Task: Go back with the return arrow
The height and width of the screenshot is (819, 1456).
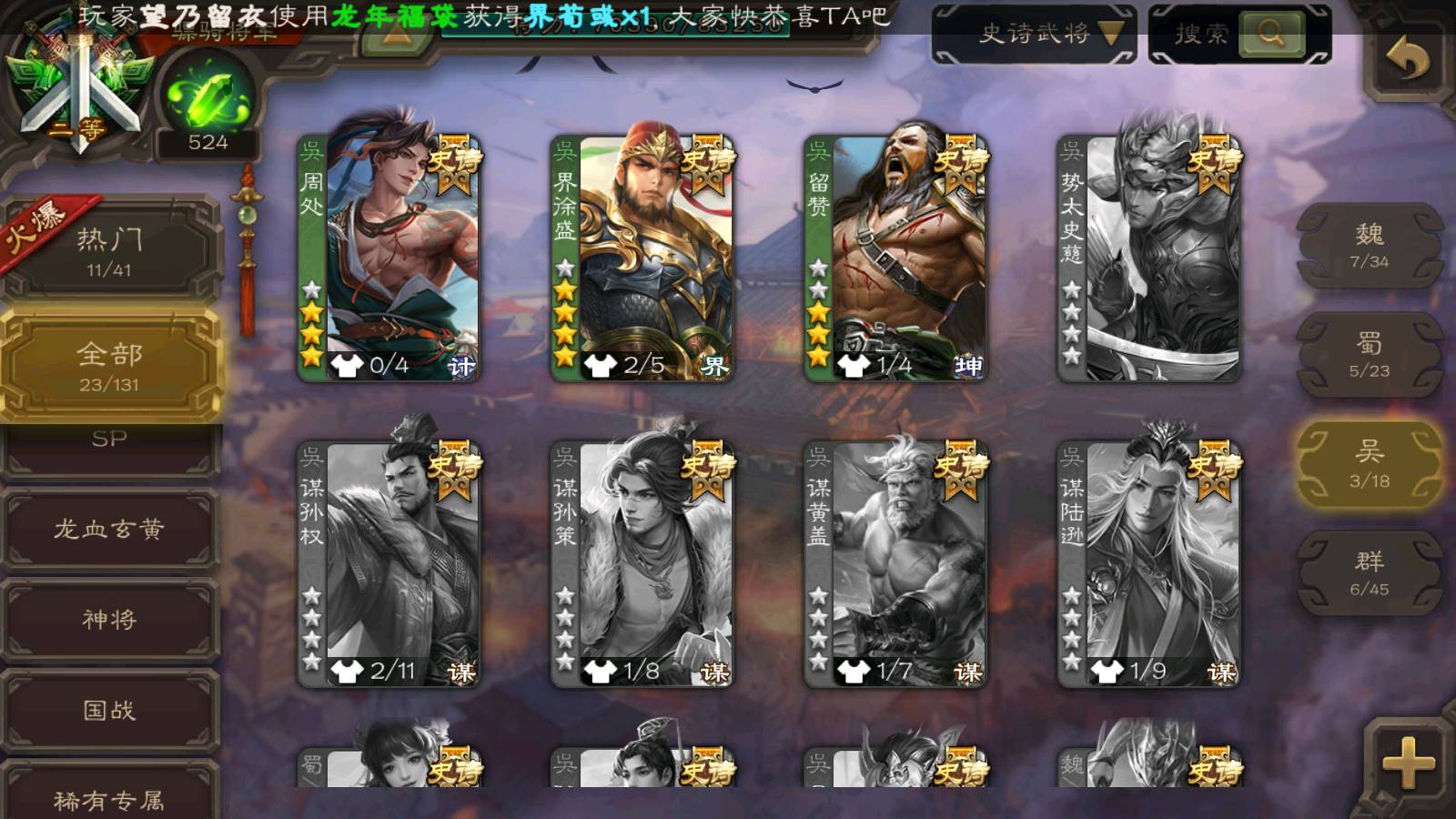Action: click(1407, 60)
